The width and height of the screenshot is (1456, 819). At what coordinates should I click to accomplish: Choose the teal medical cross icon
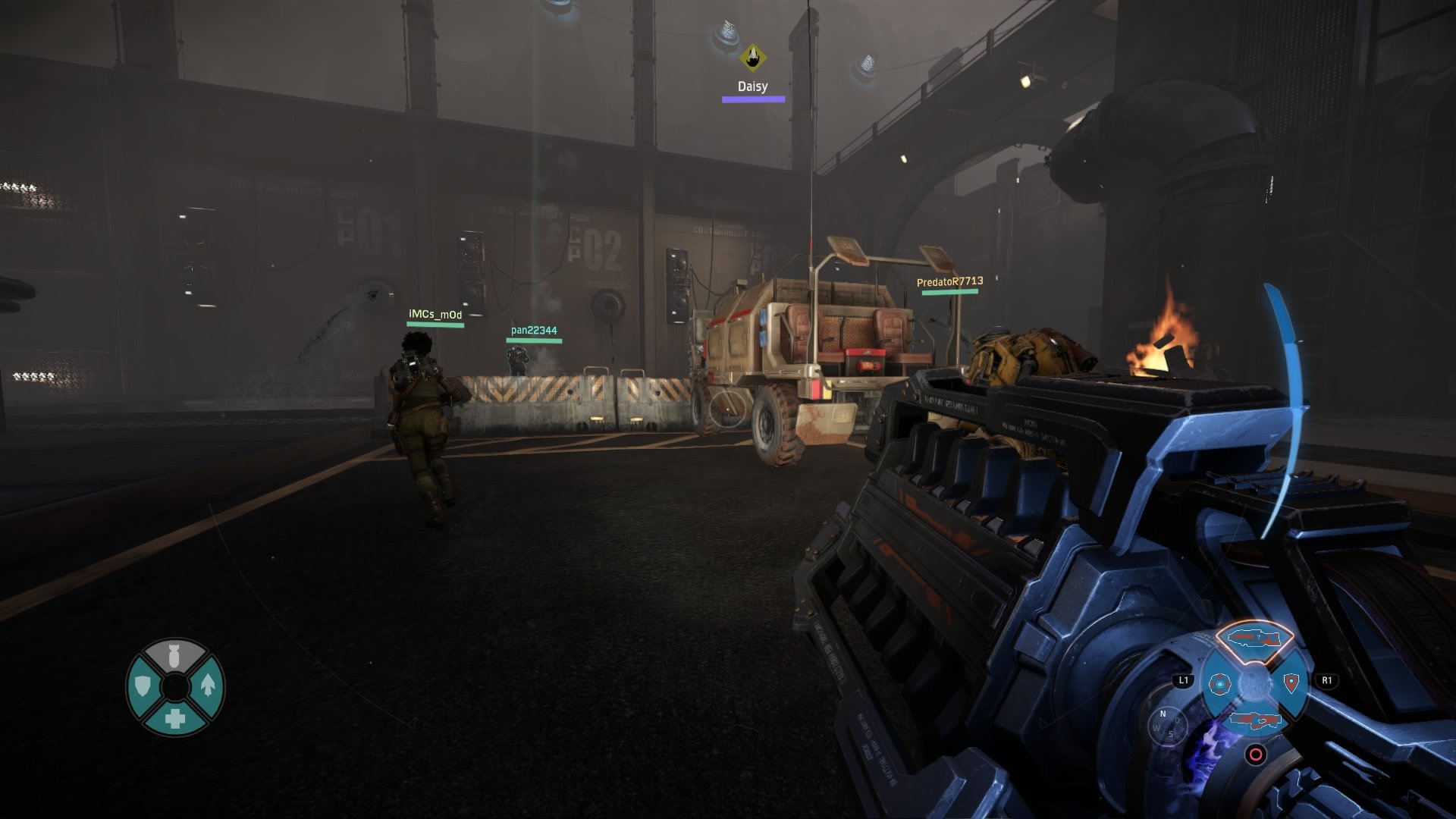(175, 718)
